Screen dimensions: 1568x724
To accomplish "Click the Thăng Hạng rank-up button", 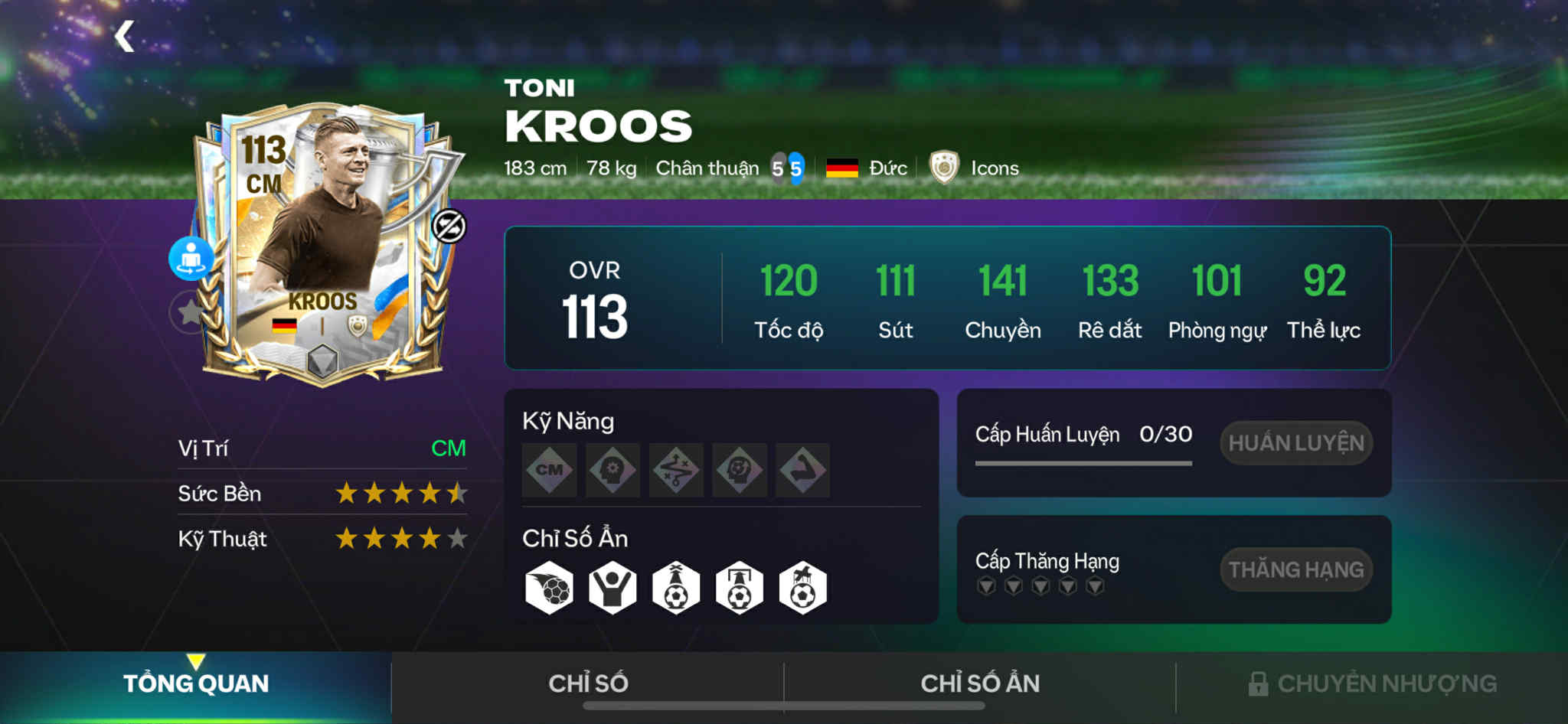I will tap(1295, 569).
